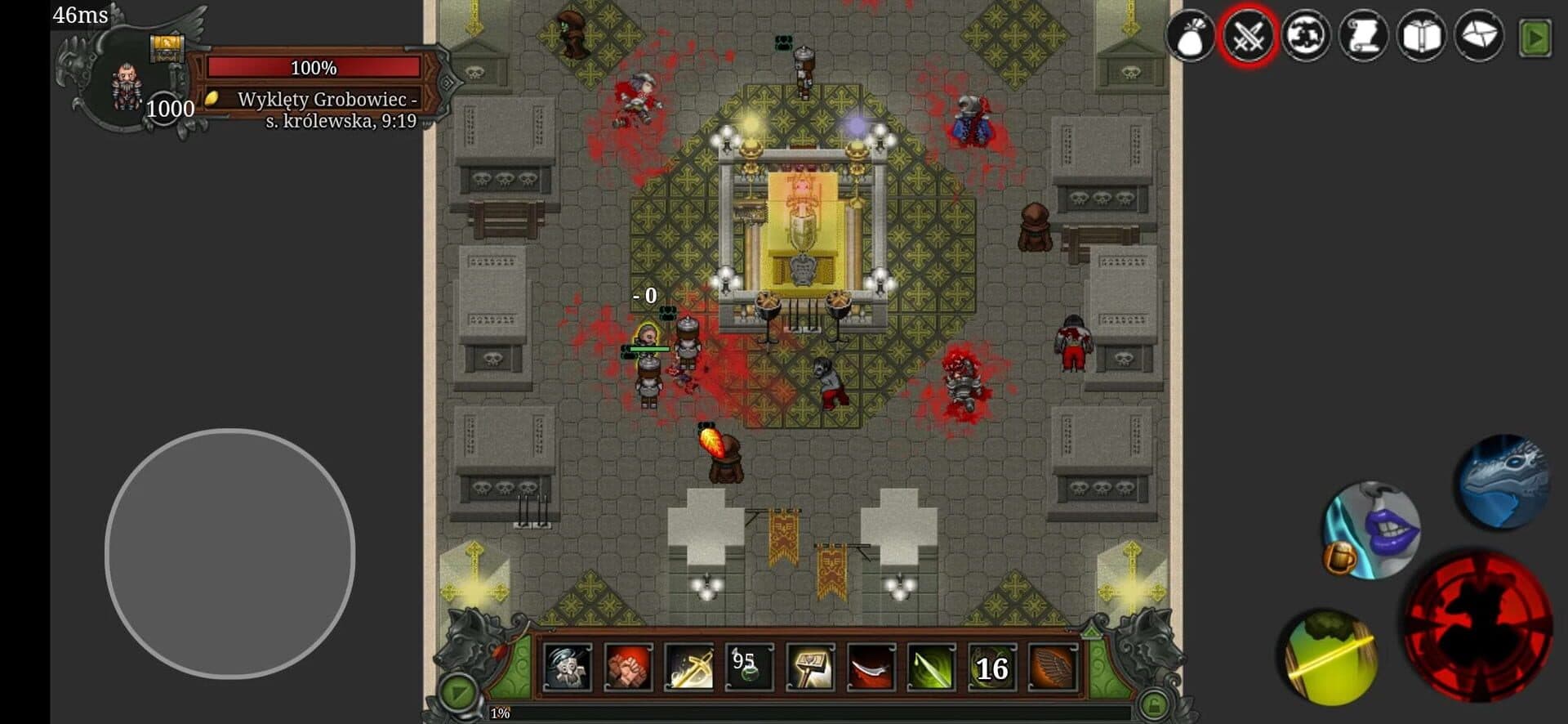
Task: Toggle the crossed swords combat icon
Action: point(1248,37)
